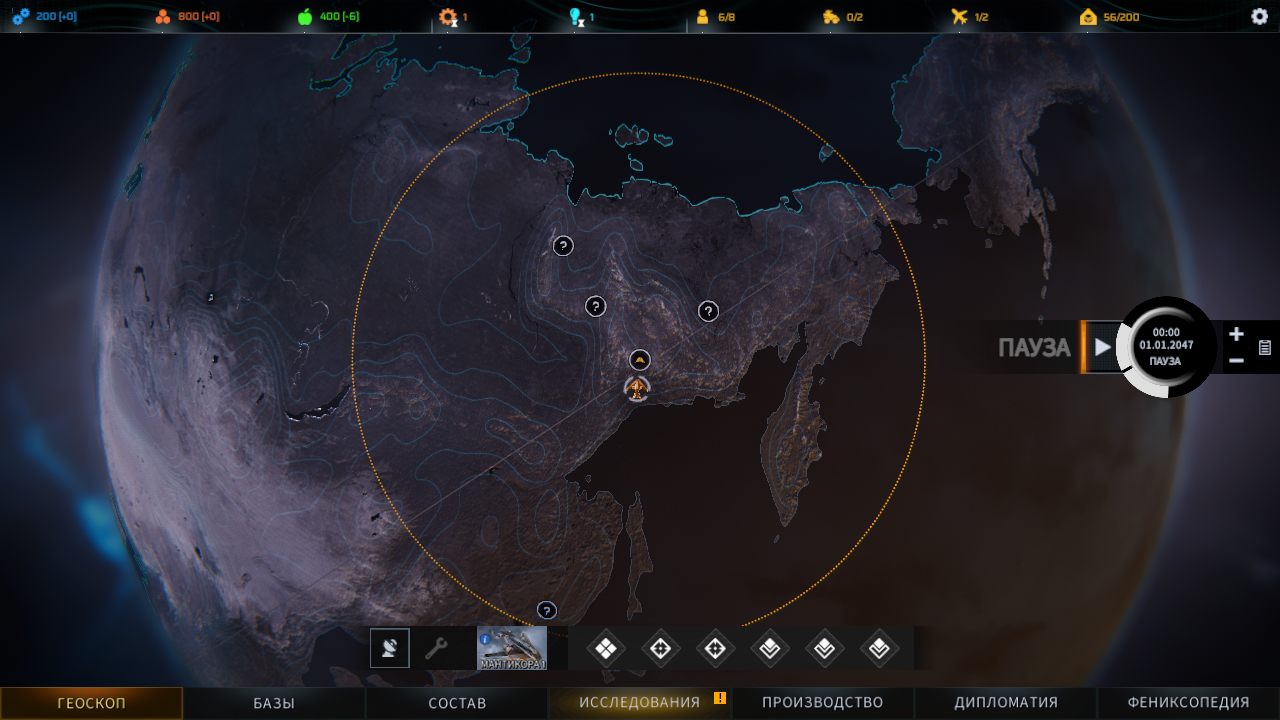Select the satellite scan icon in bottom toolbar
Viewport: 1280px width, 720px height.
coord(389,647)
